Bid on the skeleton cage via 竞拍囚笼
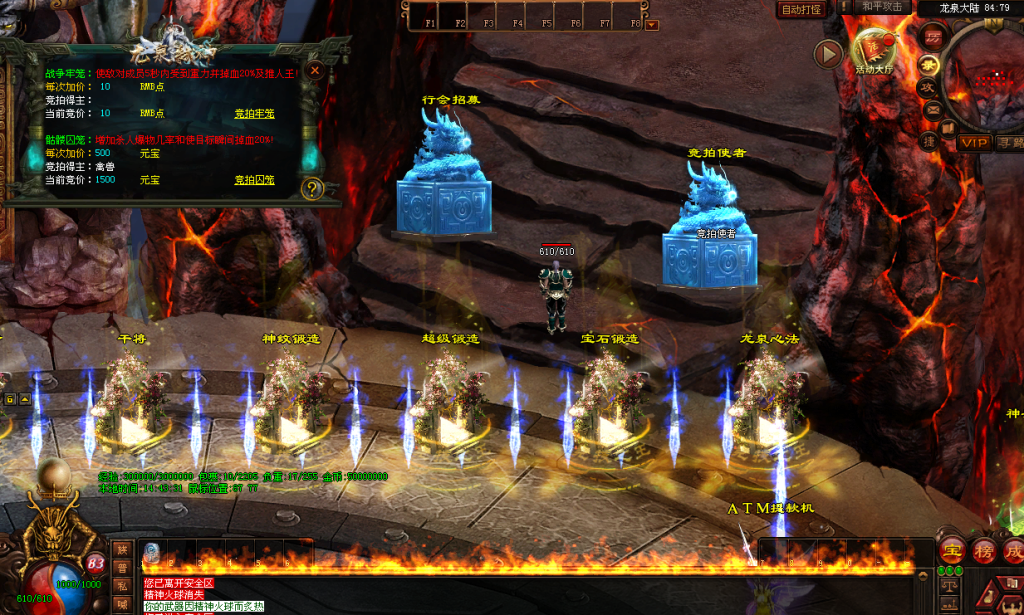This screenshot has height=615, width=1024. coord(254,180)
